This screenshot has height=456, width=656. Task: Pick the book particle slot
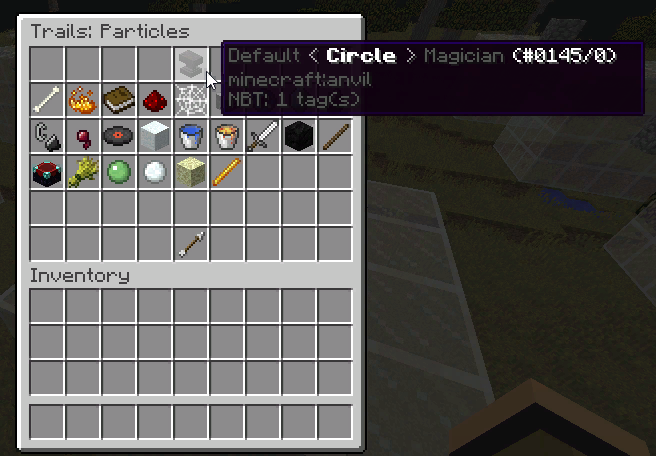pos(118,100)
